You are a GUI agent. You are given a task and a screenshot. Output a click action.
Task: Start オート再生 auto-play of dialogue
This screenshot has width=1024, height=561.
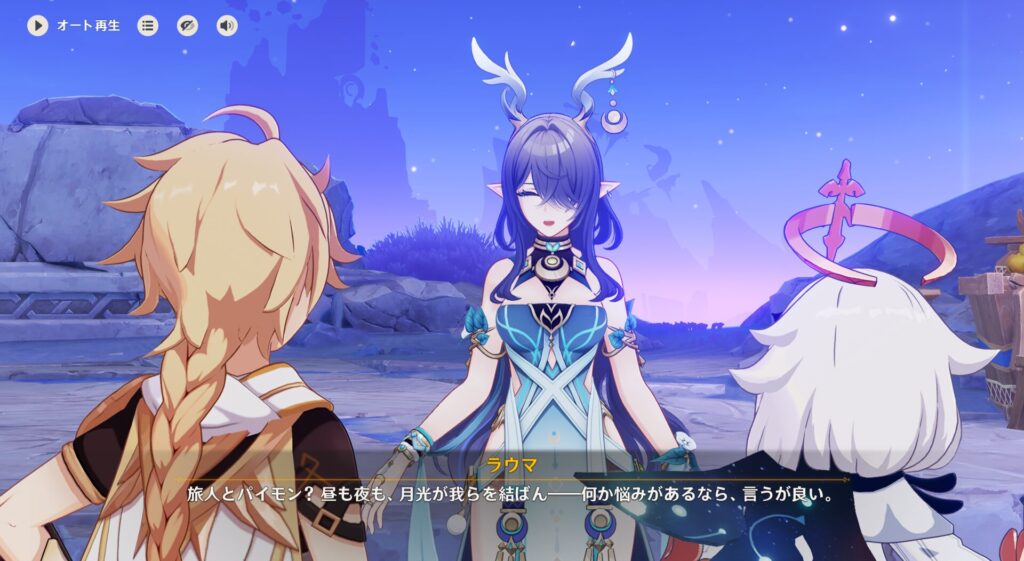pos(38,26)
